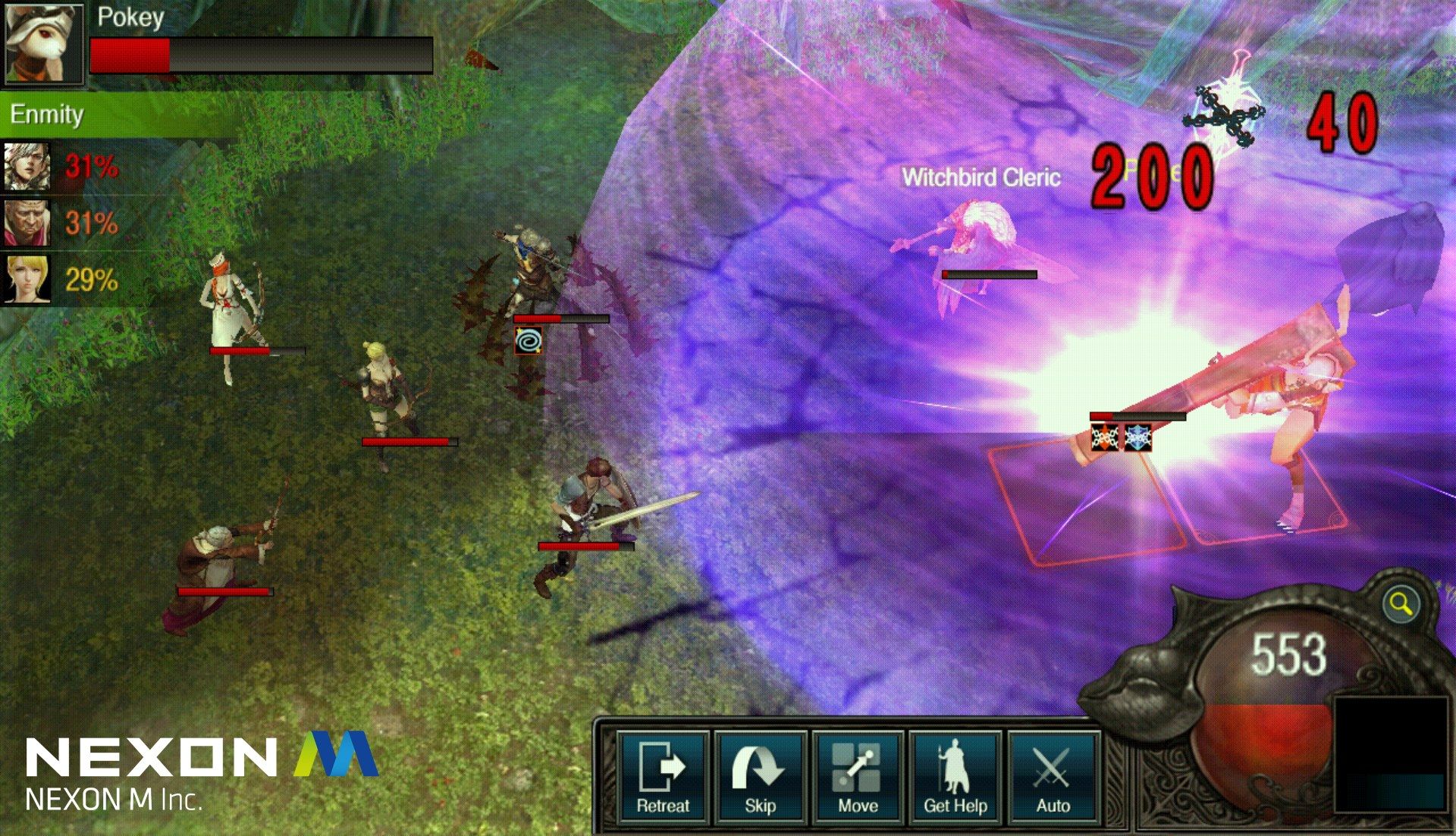Viewport: 1456px width, 836px height.
Task: Select the Move command
Action: click(x=857, y=777)
